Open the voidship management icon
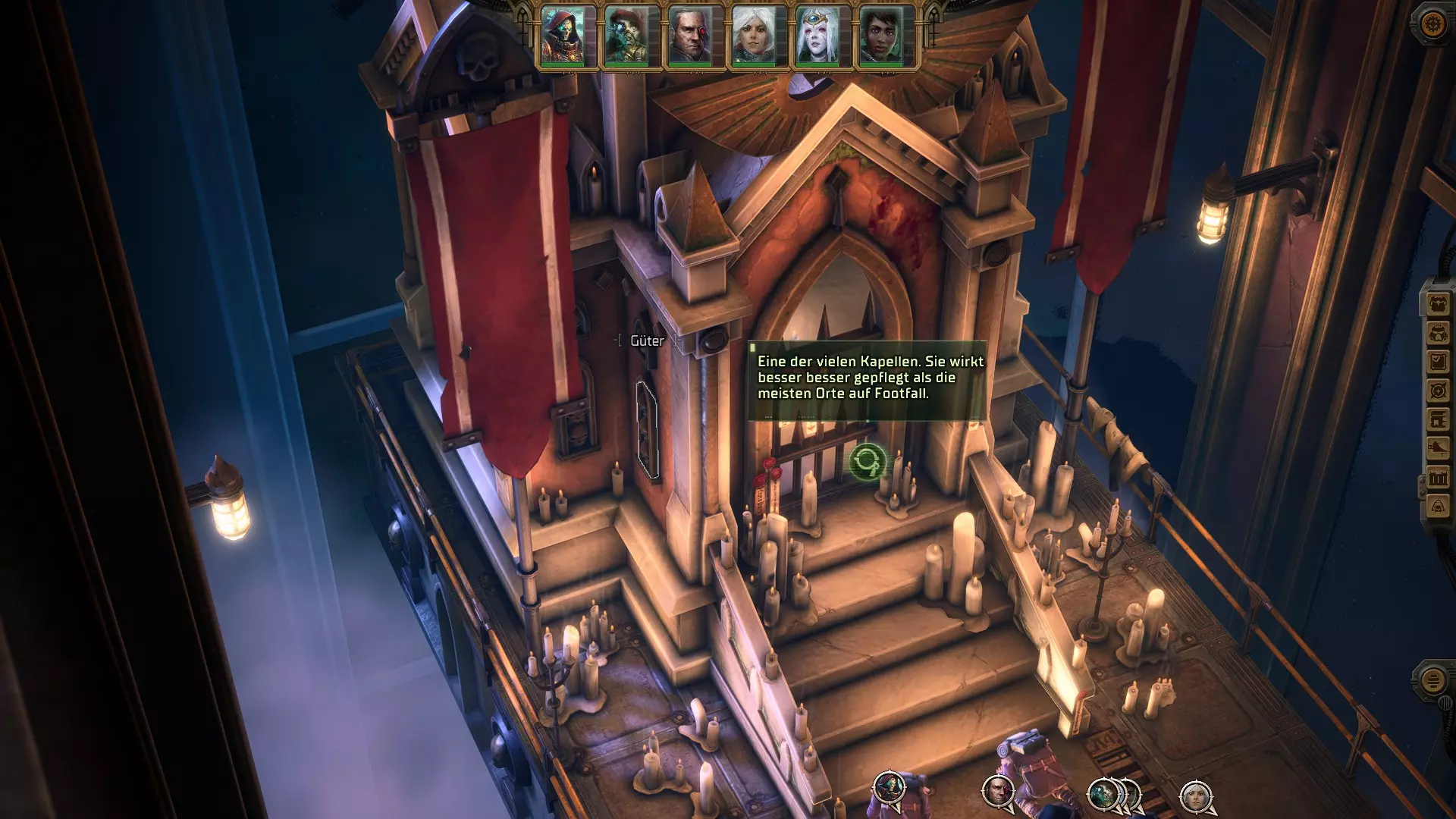1456x819 pixels. coord(1439,449)
